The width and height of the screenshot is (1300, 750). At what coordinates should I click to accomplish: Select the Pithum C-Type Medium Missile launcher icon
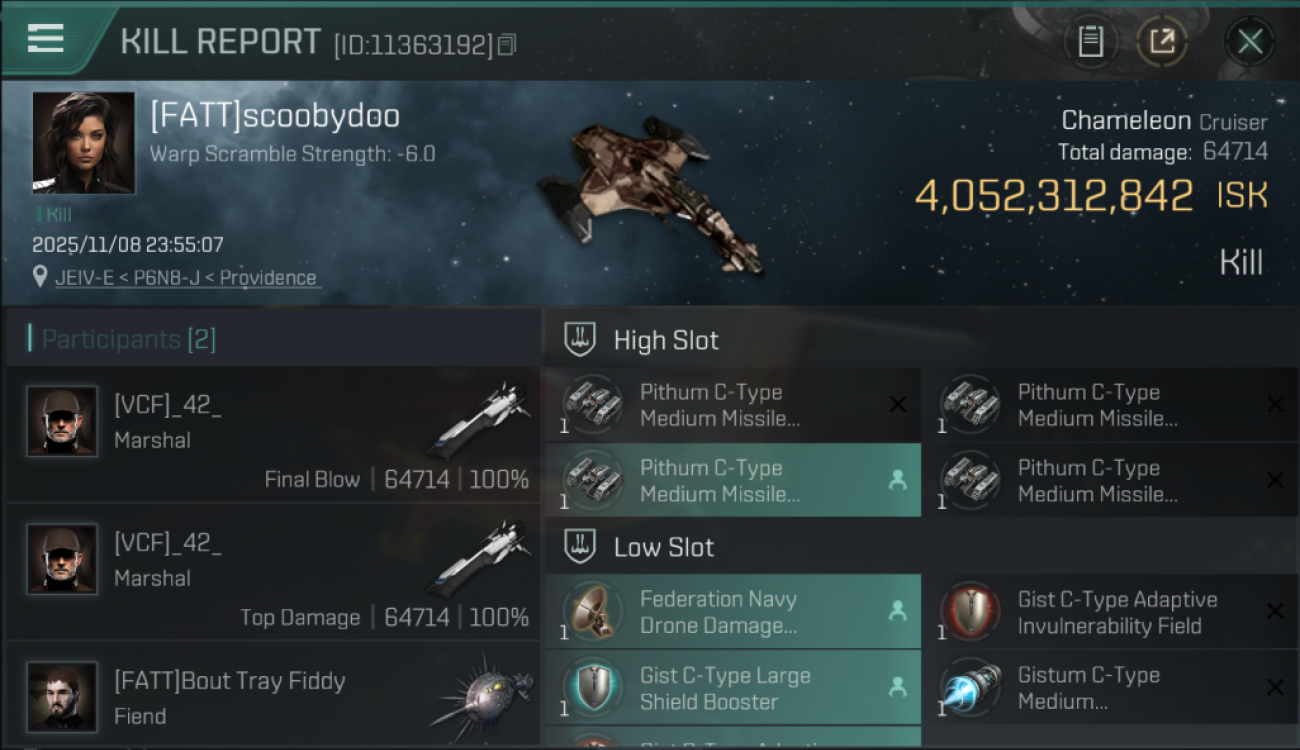pos(593,404)
